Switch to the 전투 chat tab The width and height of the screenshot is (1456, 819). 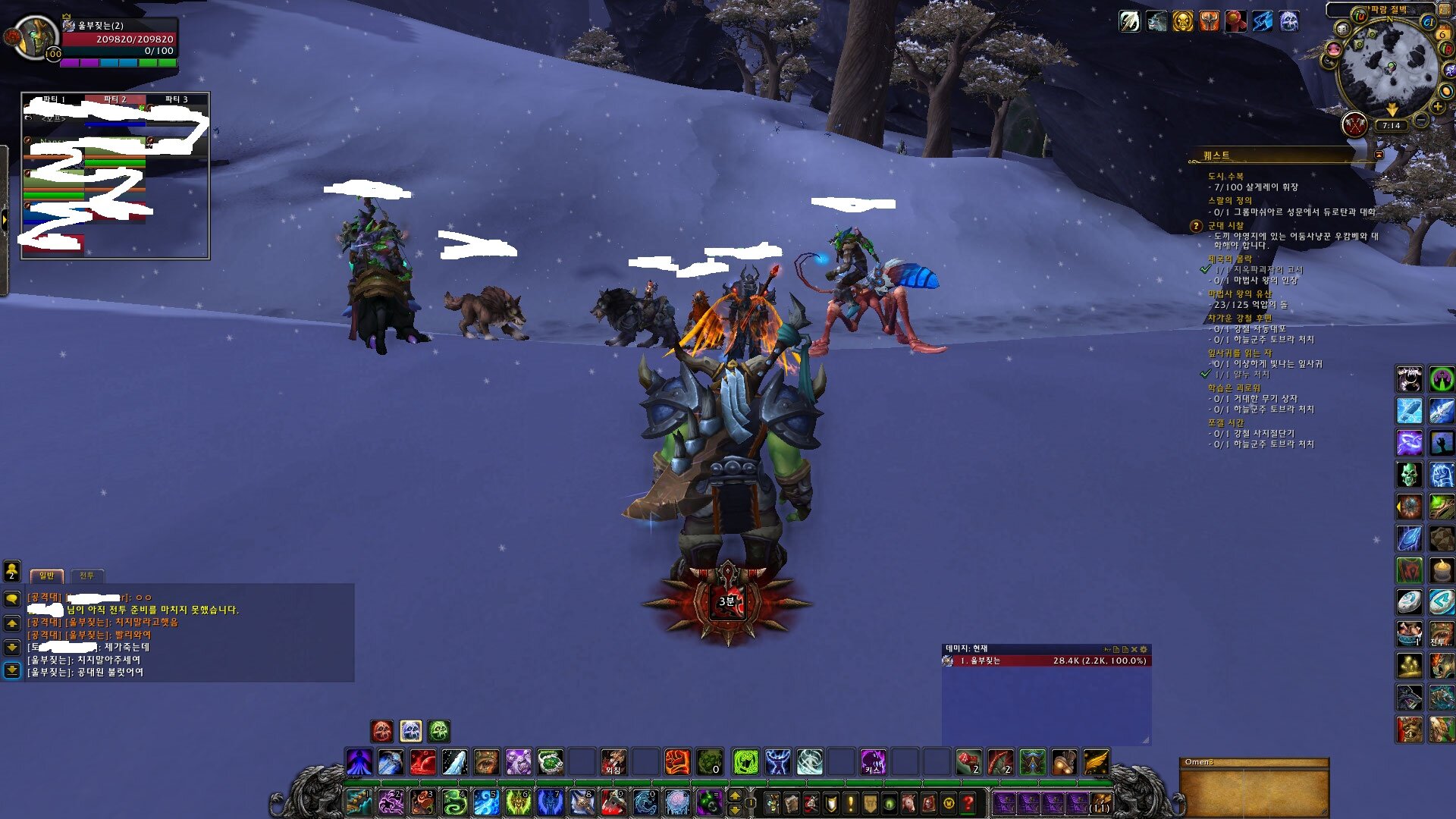pos(87,576)
